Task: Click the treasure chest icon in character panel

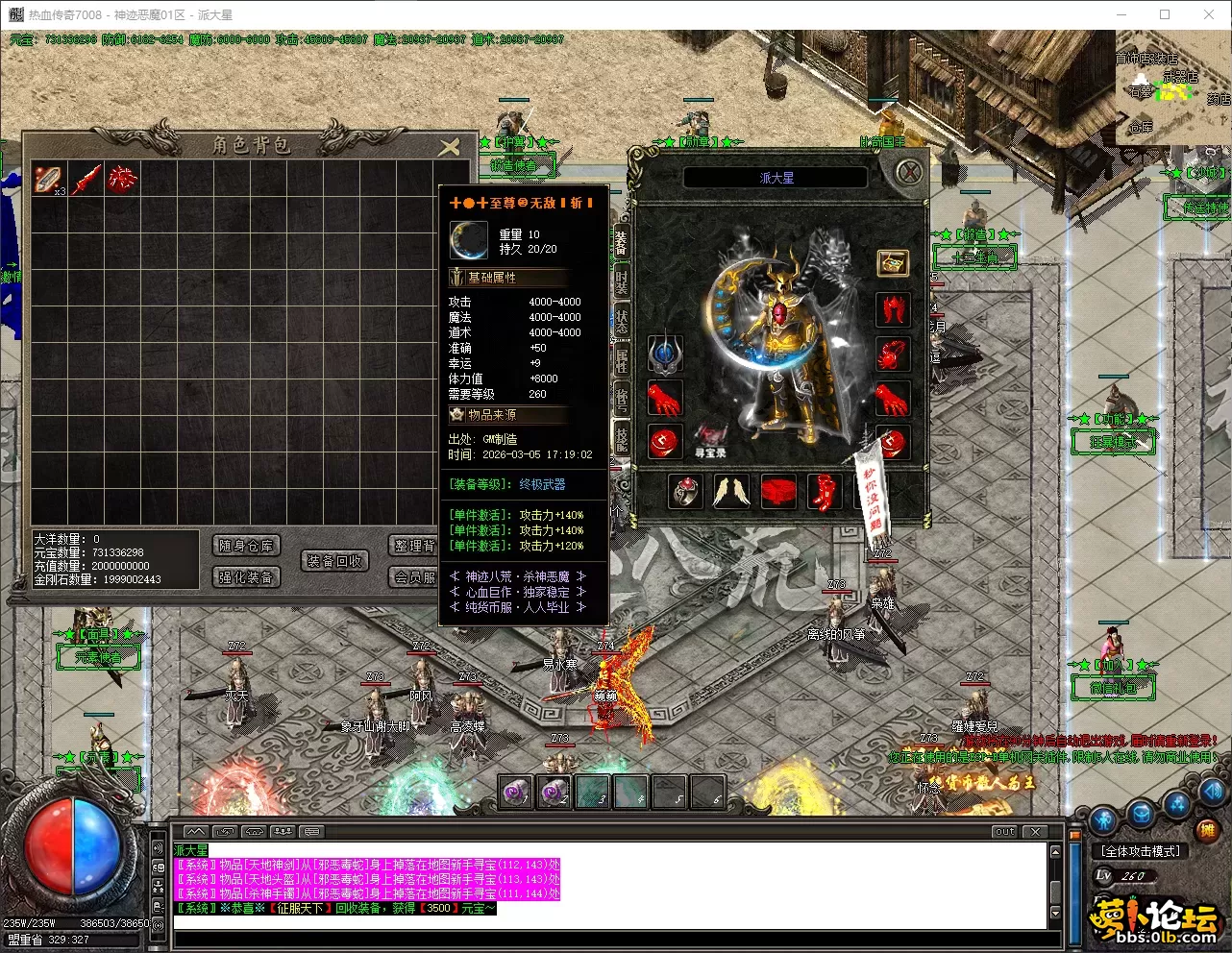Action: coord(893,262)
